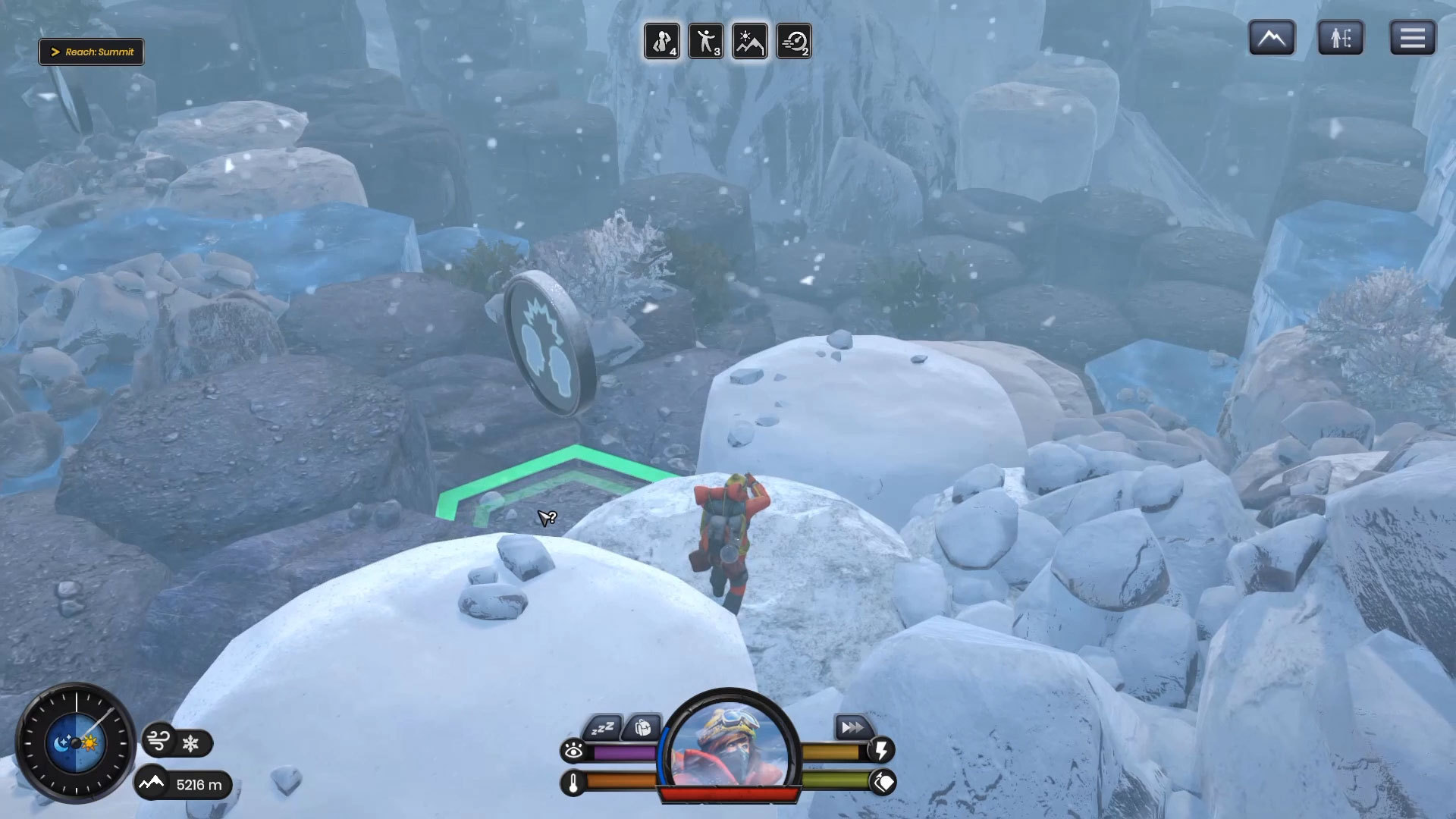
Task: Open the character skill tree button
Action: point(1341,38)
